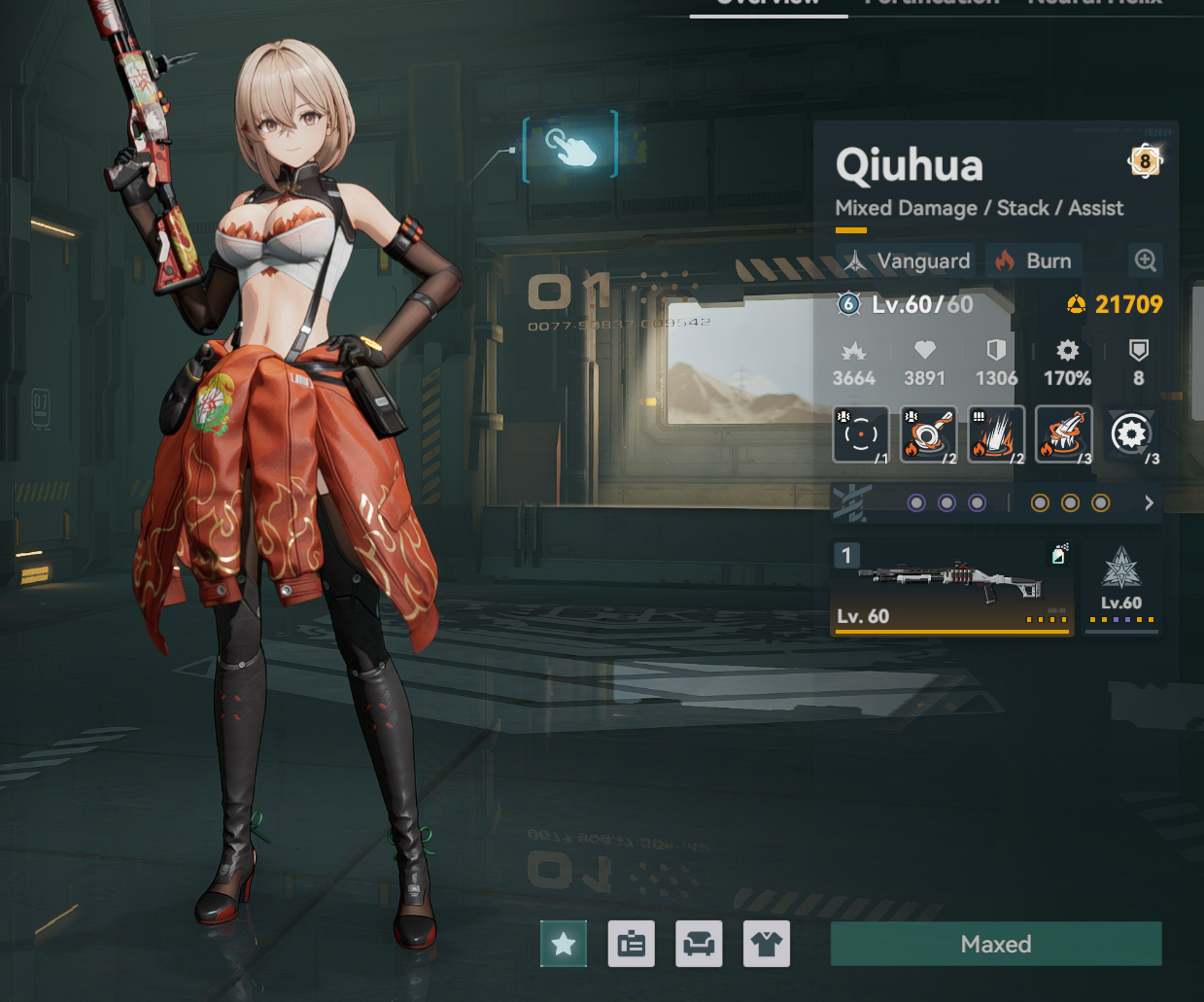Click the Maxed button
1204x1002 pixels.
pyautogui.click(x=995, y=944)
